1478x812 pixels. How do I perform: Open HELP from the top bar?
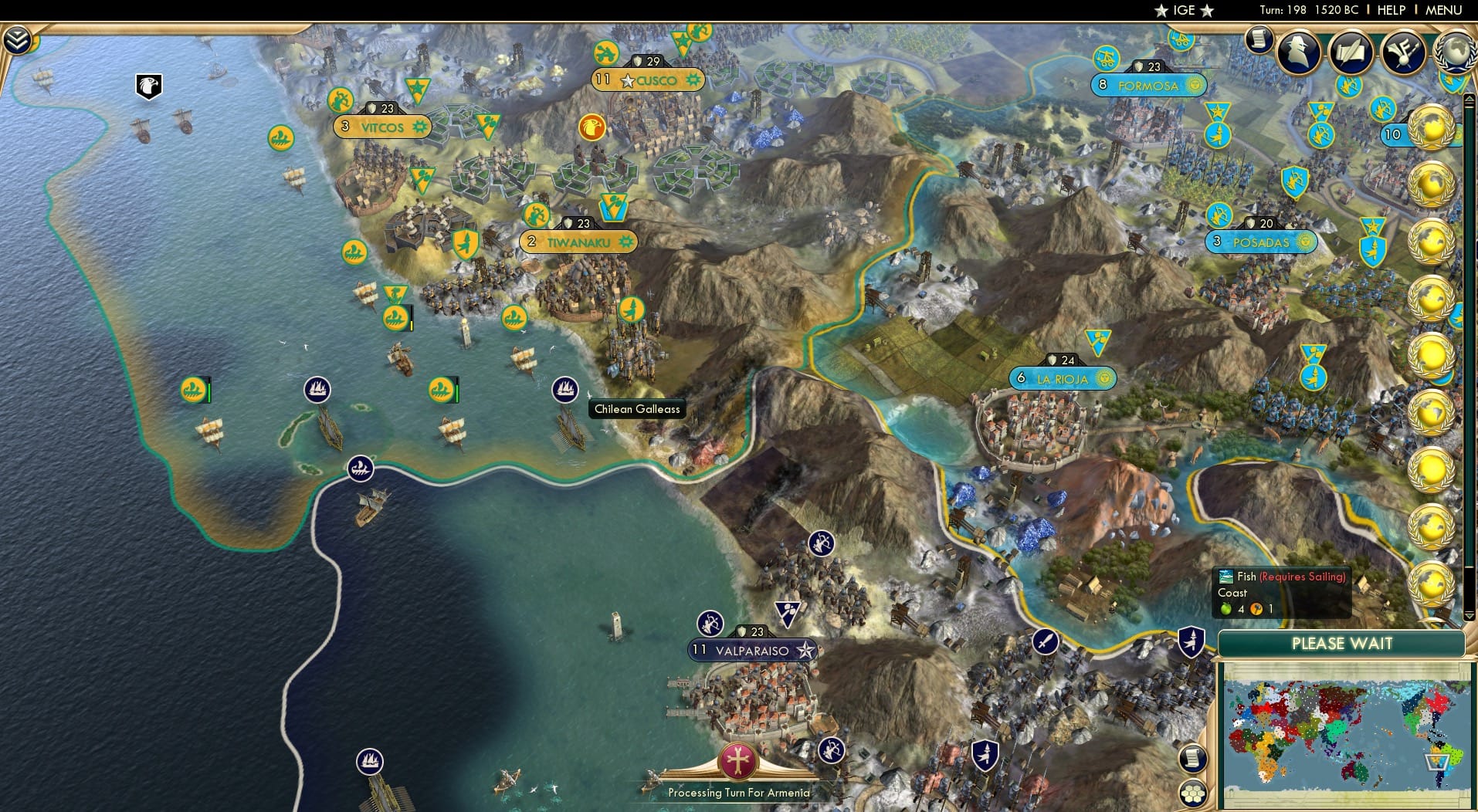tap(1390, 10)
